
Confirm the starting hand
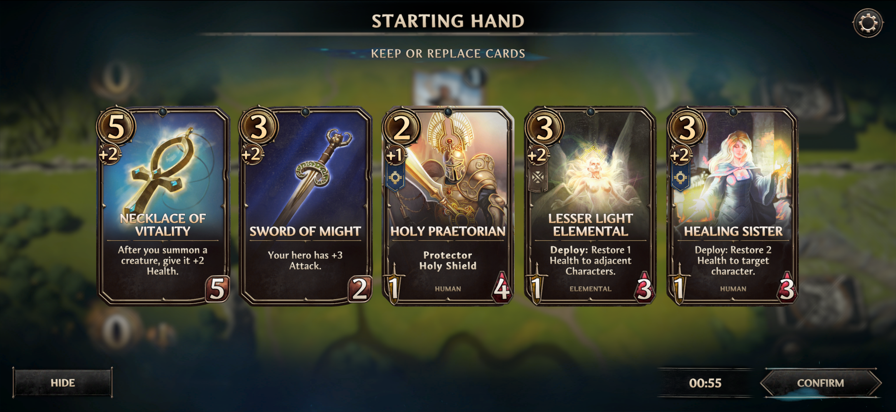coord(820,383)
